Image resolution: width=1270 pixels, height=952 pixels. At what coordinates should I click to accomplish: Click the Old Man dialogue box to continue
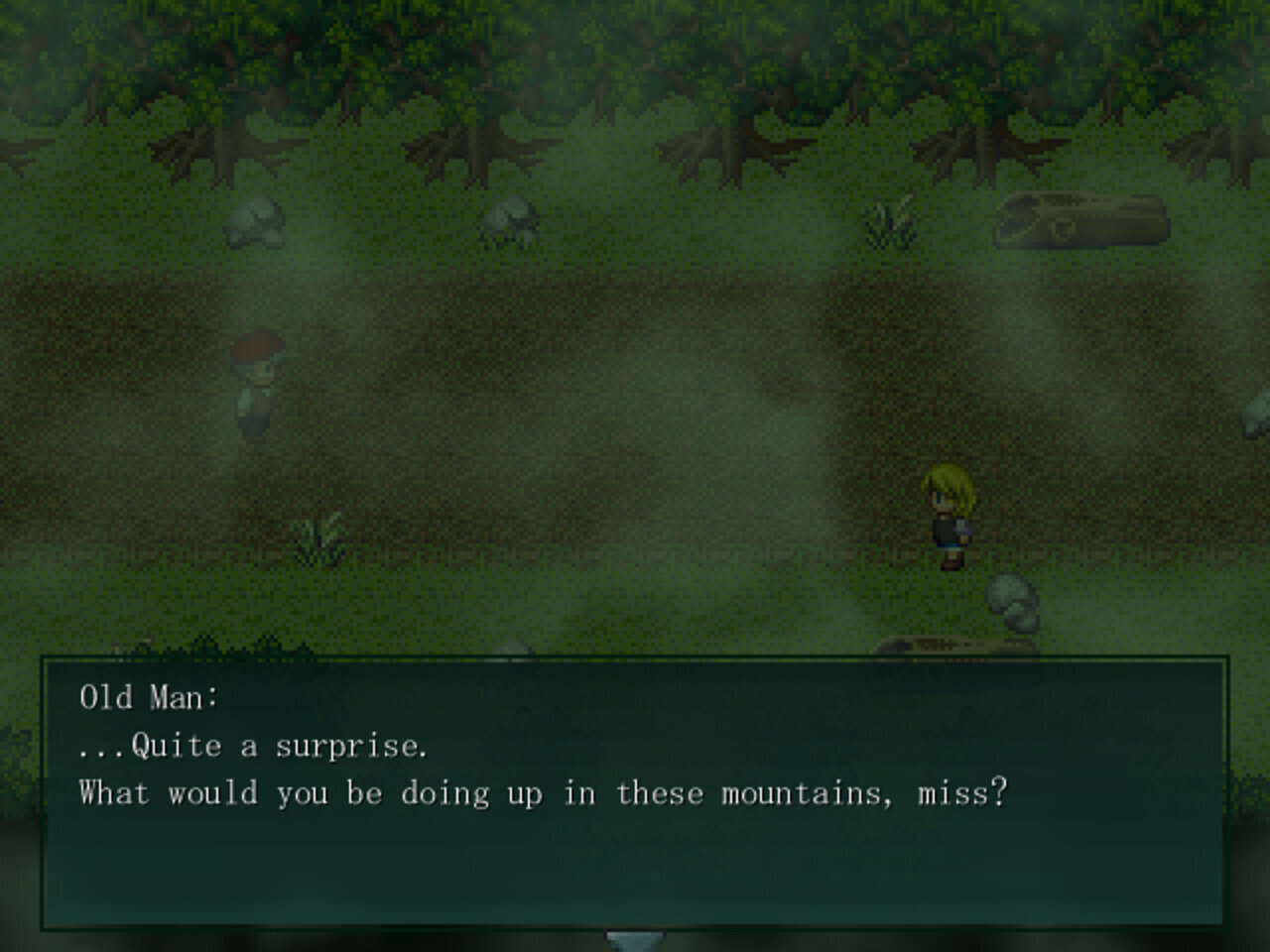click(633, 791)
